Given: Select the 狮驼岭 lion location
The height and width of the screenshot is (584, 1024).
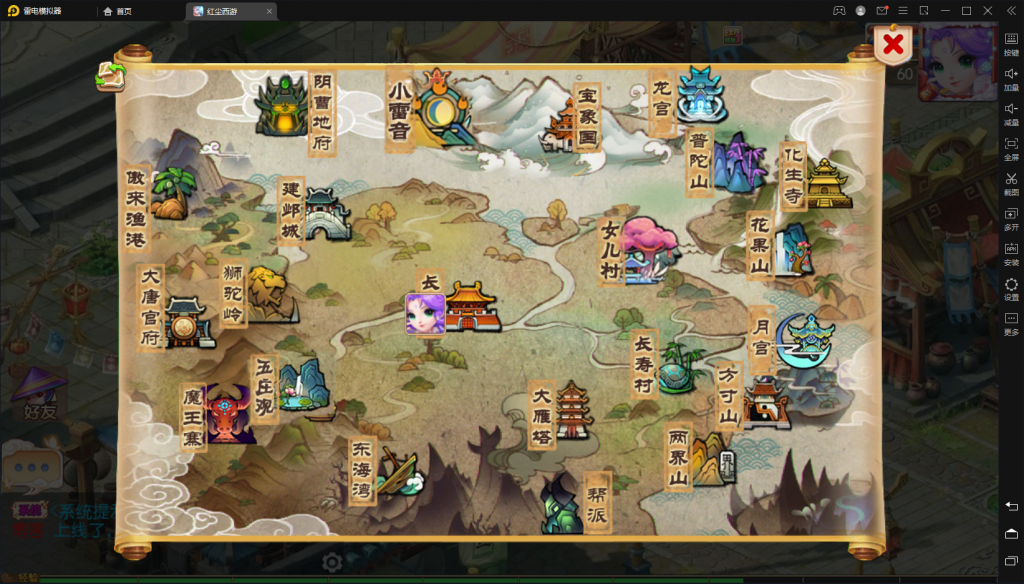Looking at the screenshot, I should [x=268, y=294].
